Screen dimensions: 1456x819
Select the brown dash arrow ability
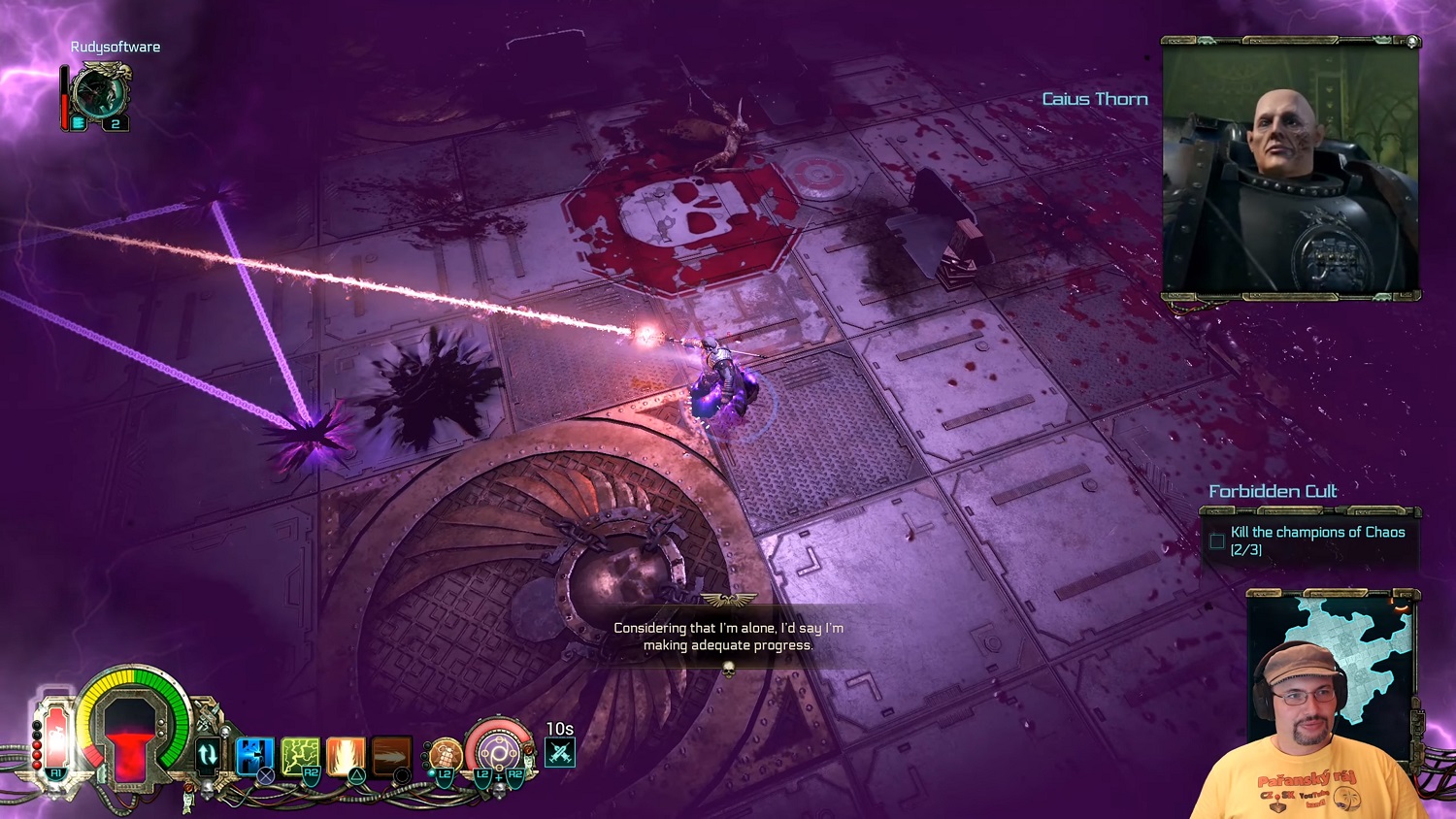pos(391,755)
